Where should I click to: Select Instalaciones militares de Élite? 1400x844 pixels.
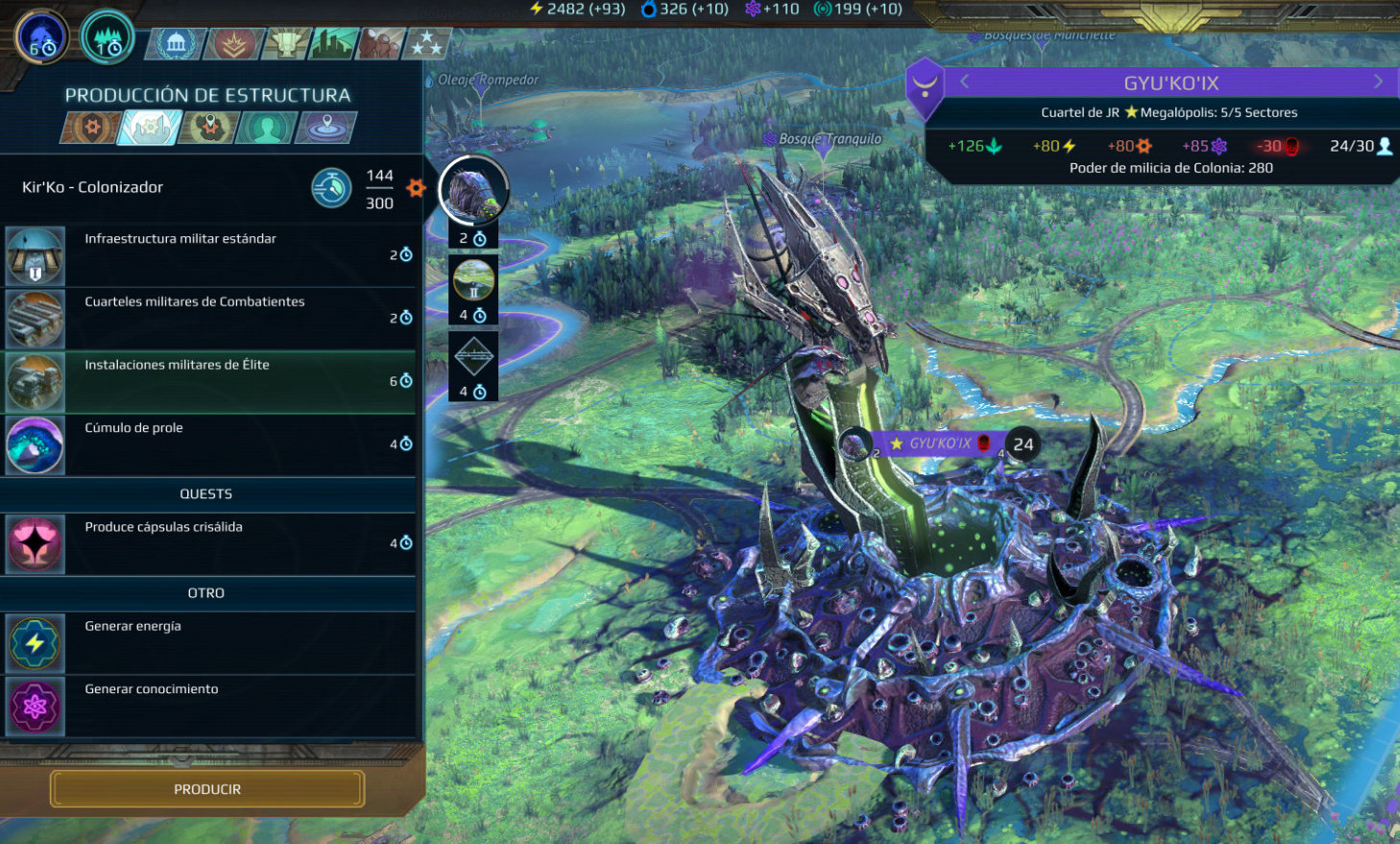click(x=209, y=382)
